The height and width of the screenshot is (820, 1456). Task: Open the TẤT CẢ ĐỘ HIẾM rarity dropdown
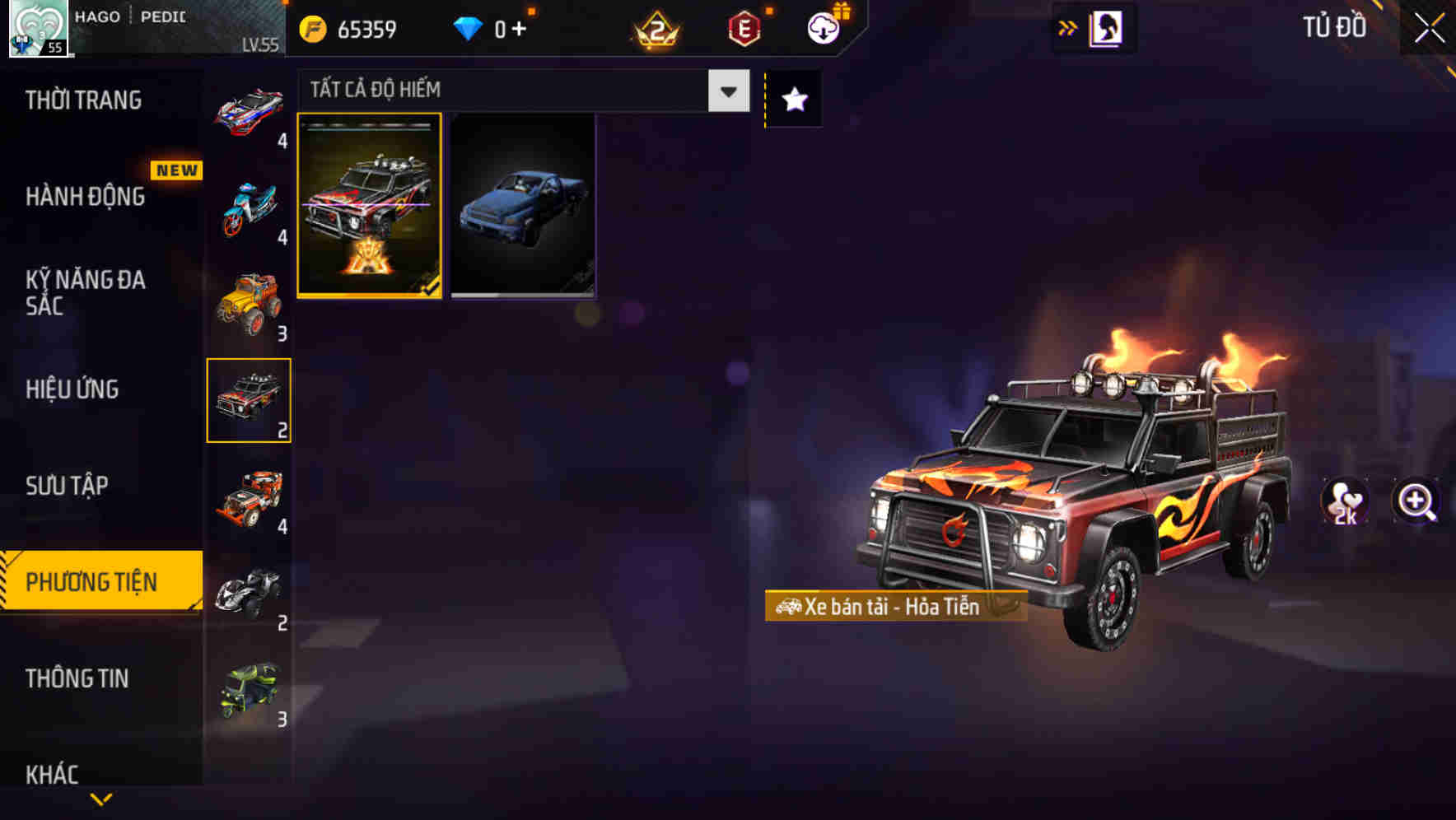(519, 89)
